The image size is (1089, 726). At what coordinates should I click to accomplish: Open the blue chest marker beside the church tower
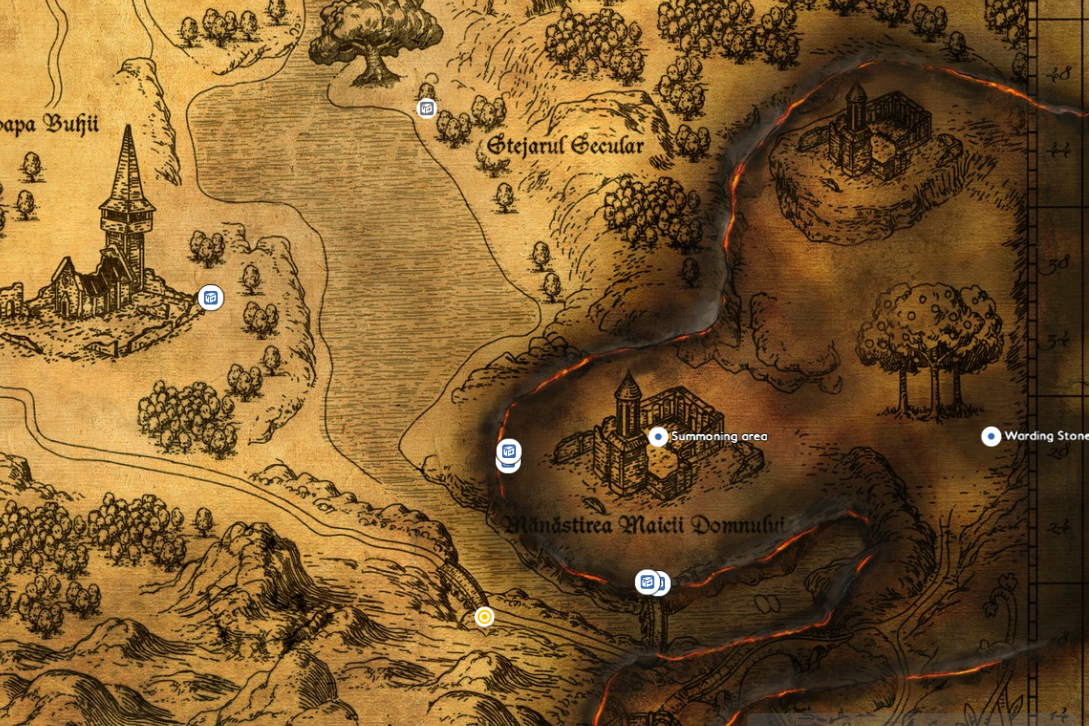[211, 297]
